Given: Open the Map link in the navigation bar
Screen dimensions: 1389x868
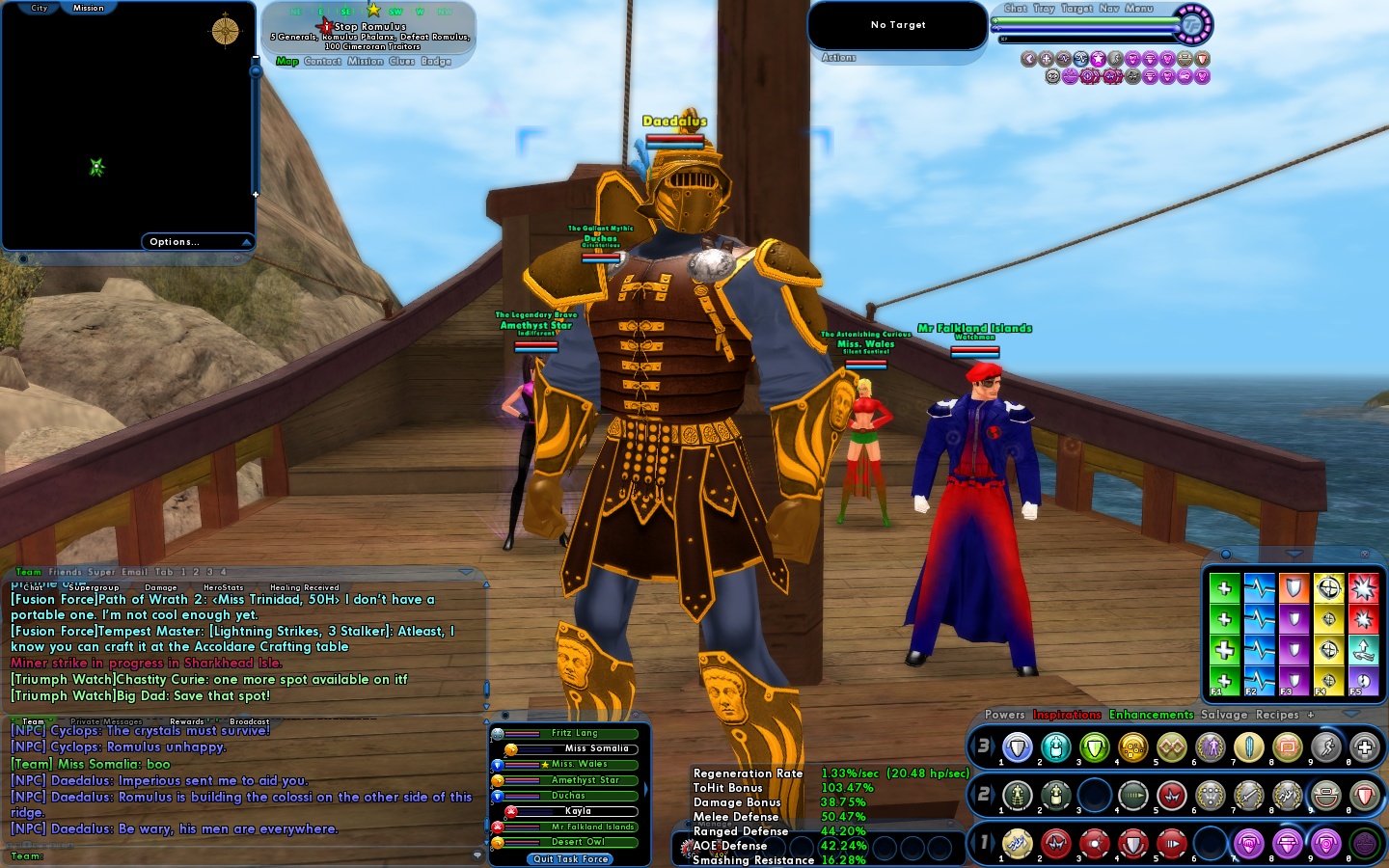Looking at the screenshot, I should 287,62.
